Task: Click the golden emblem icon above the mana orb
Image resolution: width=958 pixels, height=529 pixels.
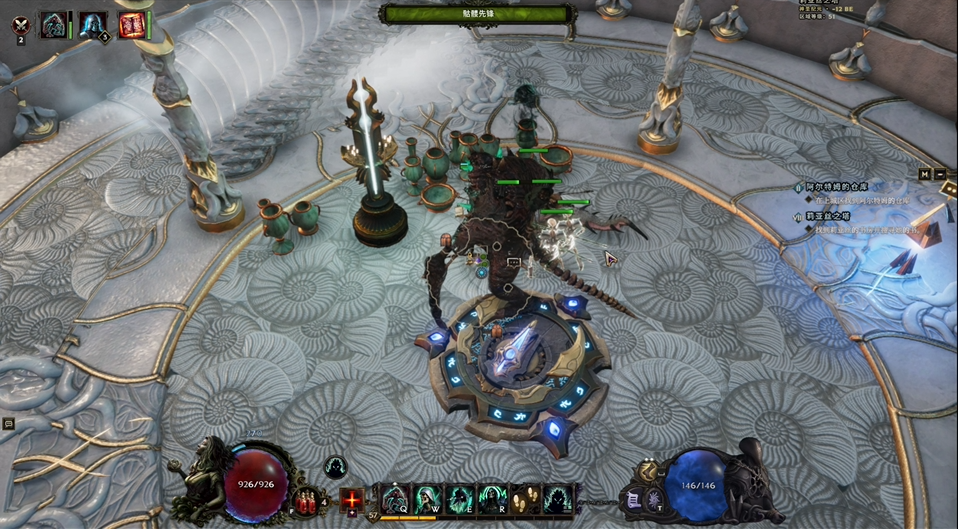Action: point(649,471)
